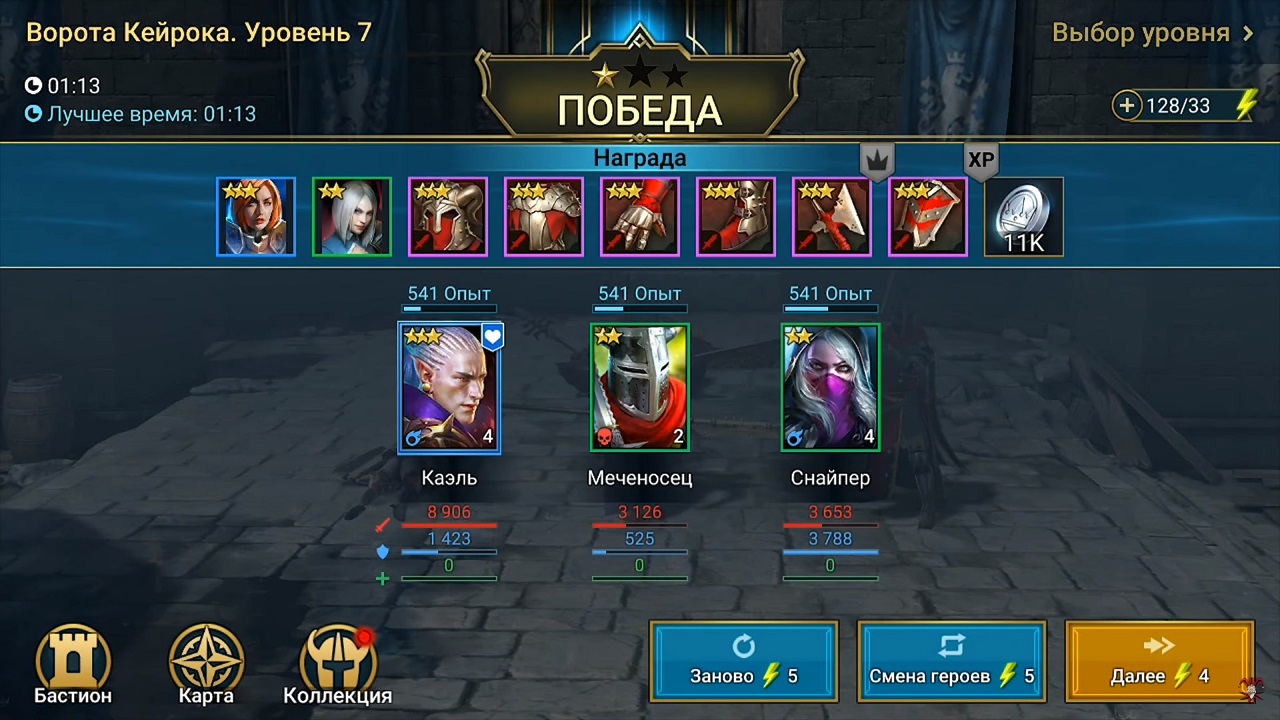This screenshot has width=1280, height=720.
Task: View the axe weapon reward
Action: pos(832,217)
